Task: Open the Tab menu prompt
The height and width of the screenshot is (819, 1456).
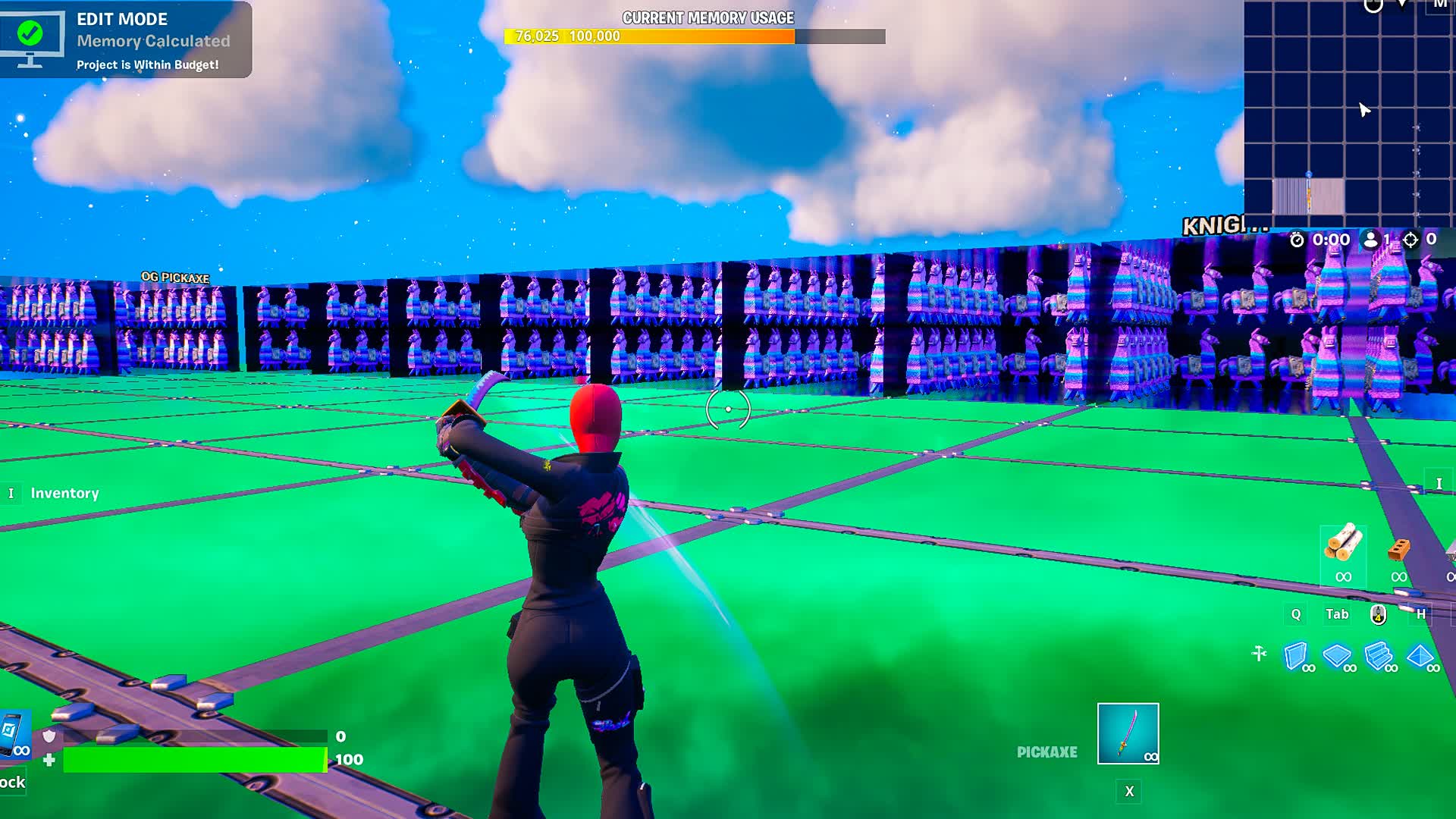Action: 1337,616
